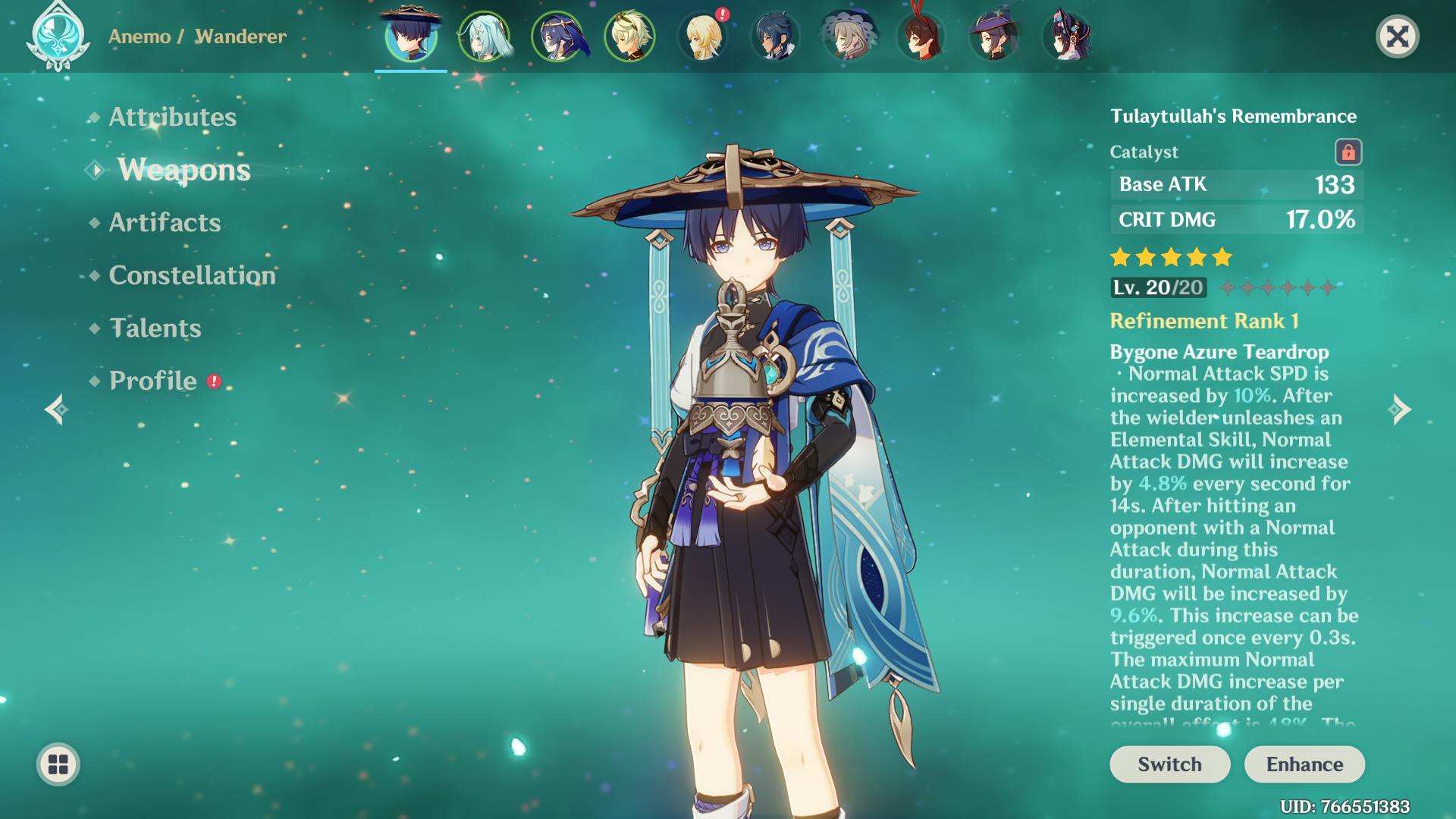
Task: Open the Constellation screen
Action: tap(192, 275)
